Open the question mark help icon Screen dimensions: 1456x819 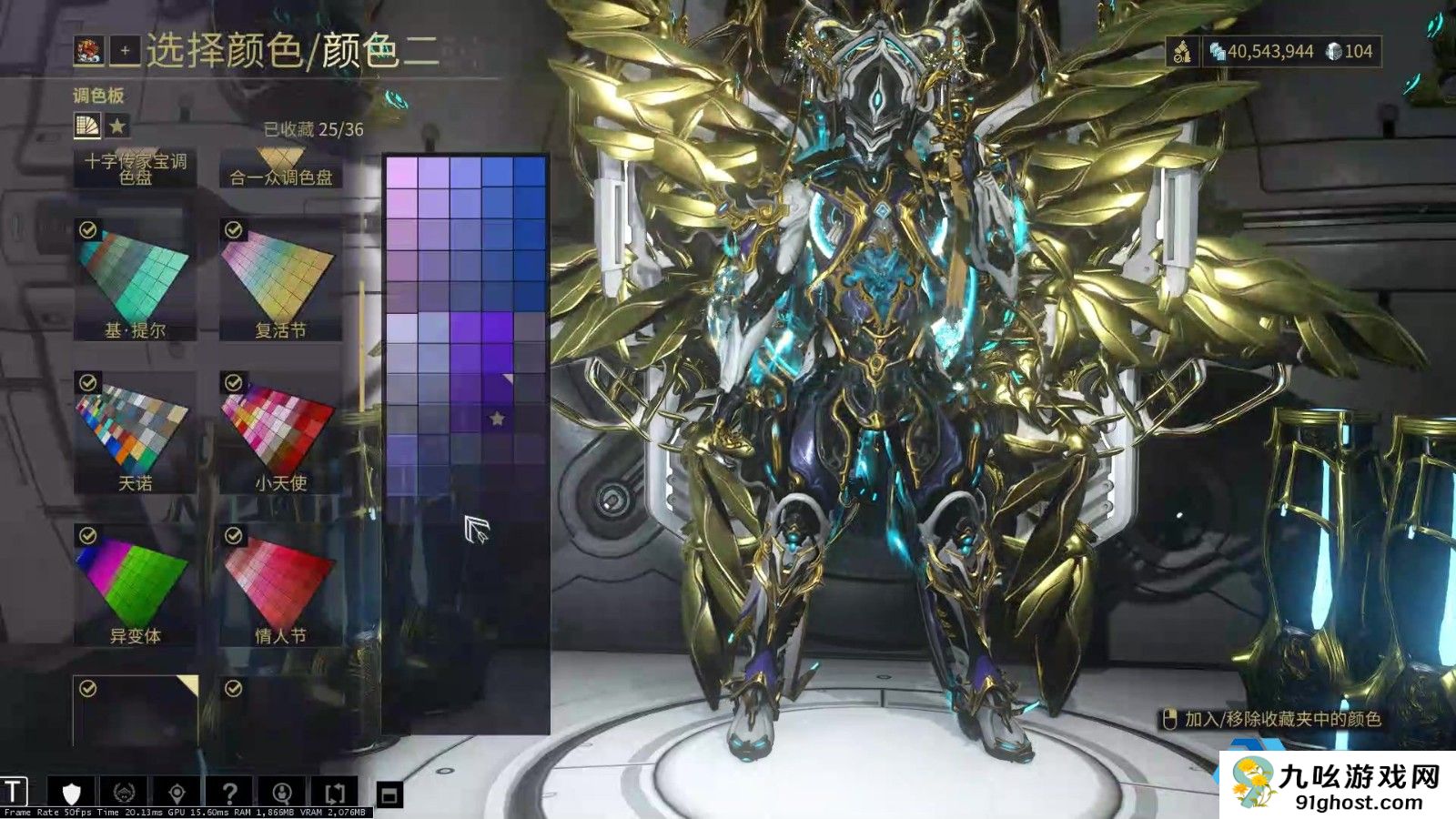(230, 792)
